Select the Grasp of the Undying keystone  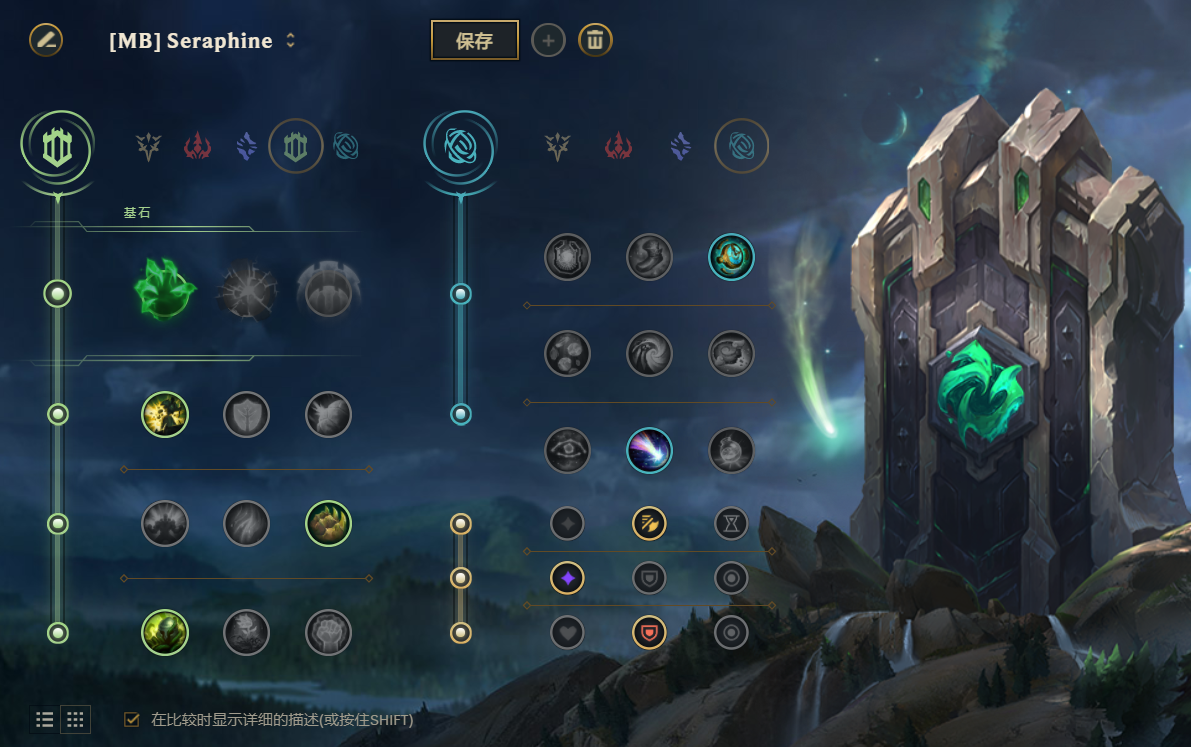(165, 292)
